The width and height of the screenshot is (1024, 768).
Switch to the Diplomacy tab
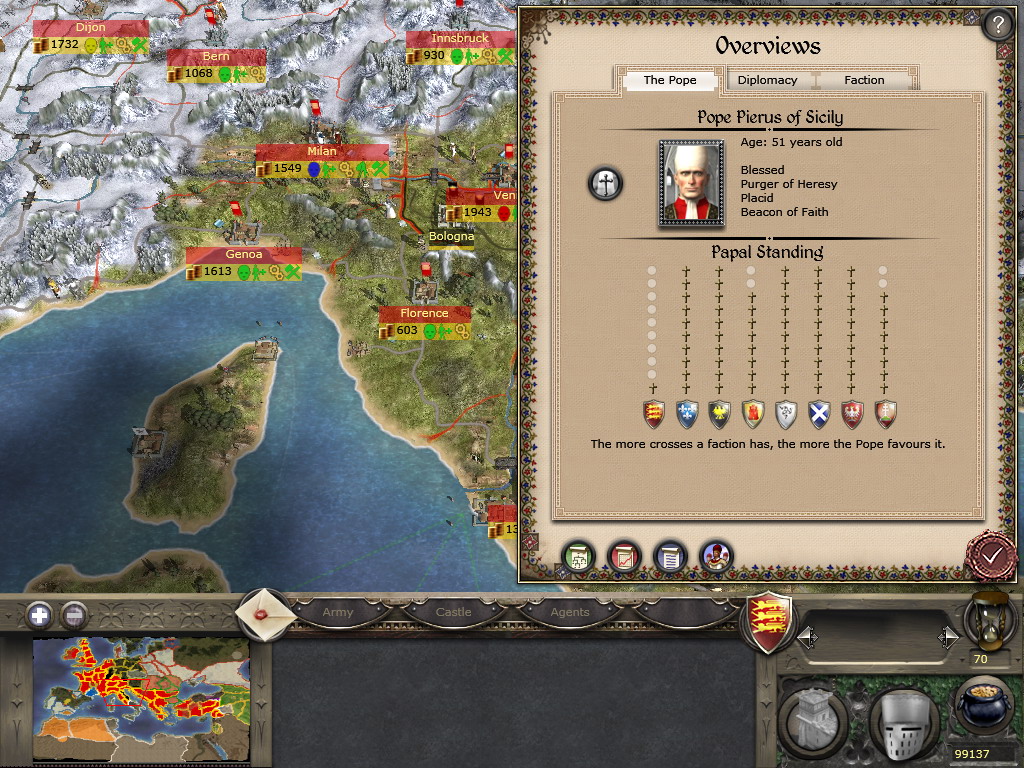(x=767, y=80)
